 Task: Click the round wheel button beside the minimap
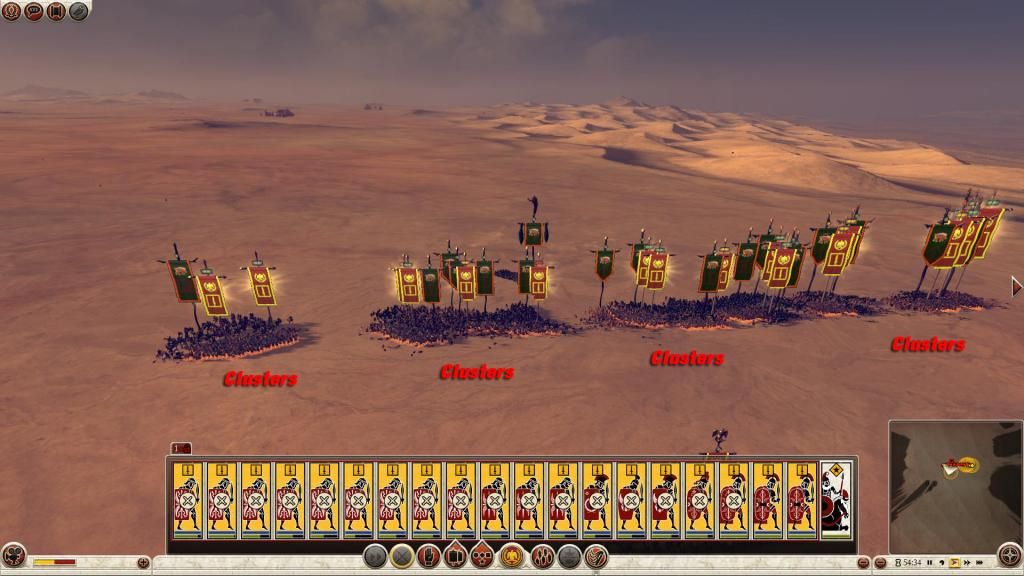(1008, 556)
